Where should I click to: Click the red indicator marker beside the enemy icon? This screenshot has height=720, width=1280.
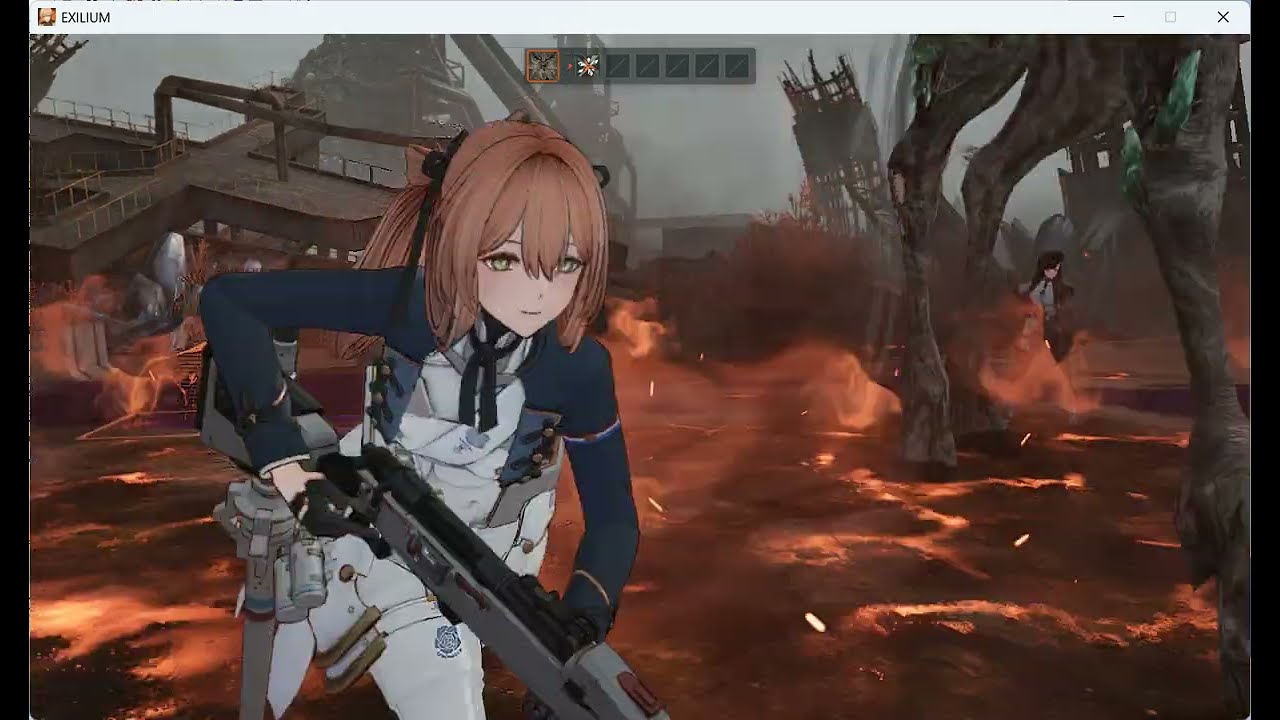[x=570, y=66]
